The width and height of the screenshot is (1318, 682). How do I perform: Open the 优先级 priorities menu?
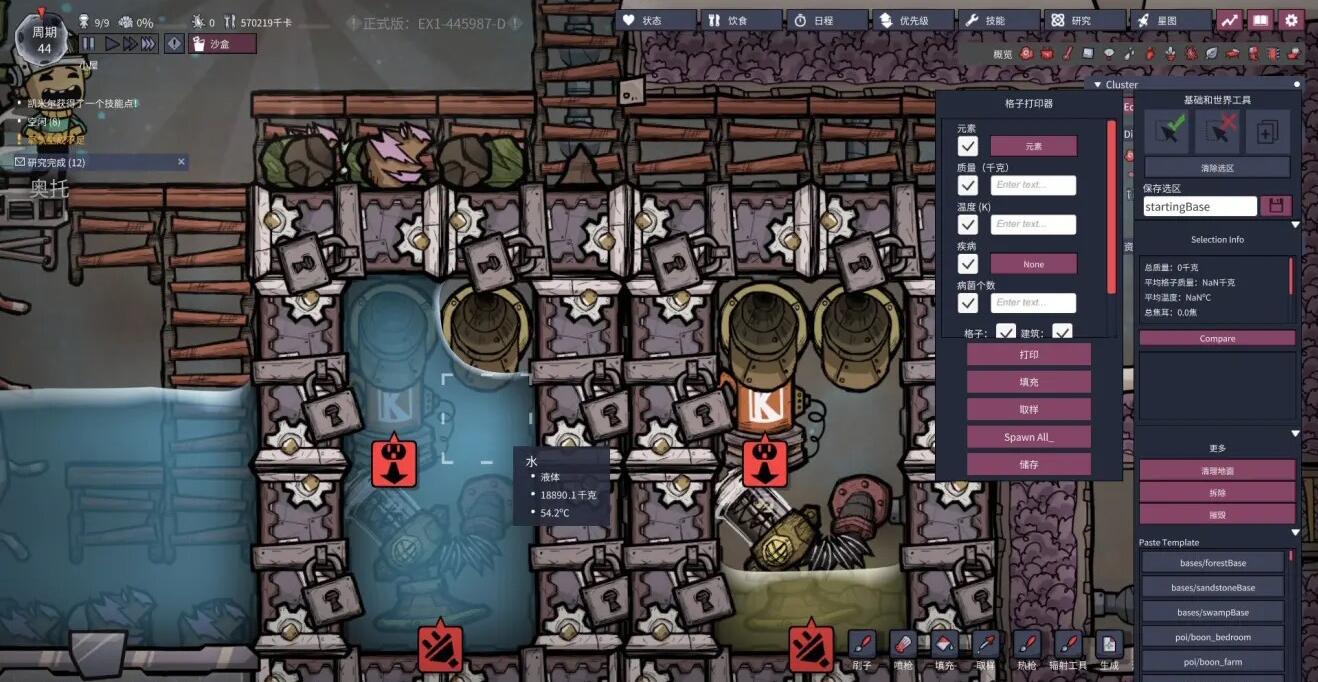pos(913,20)
